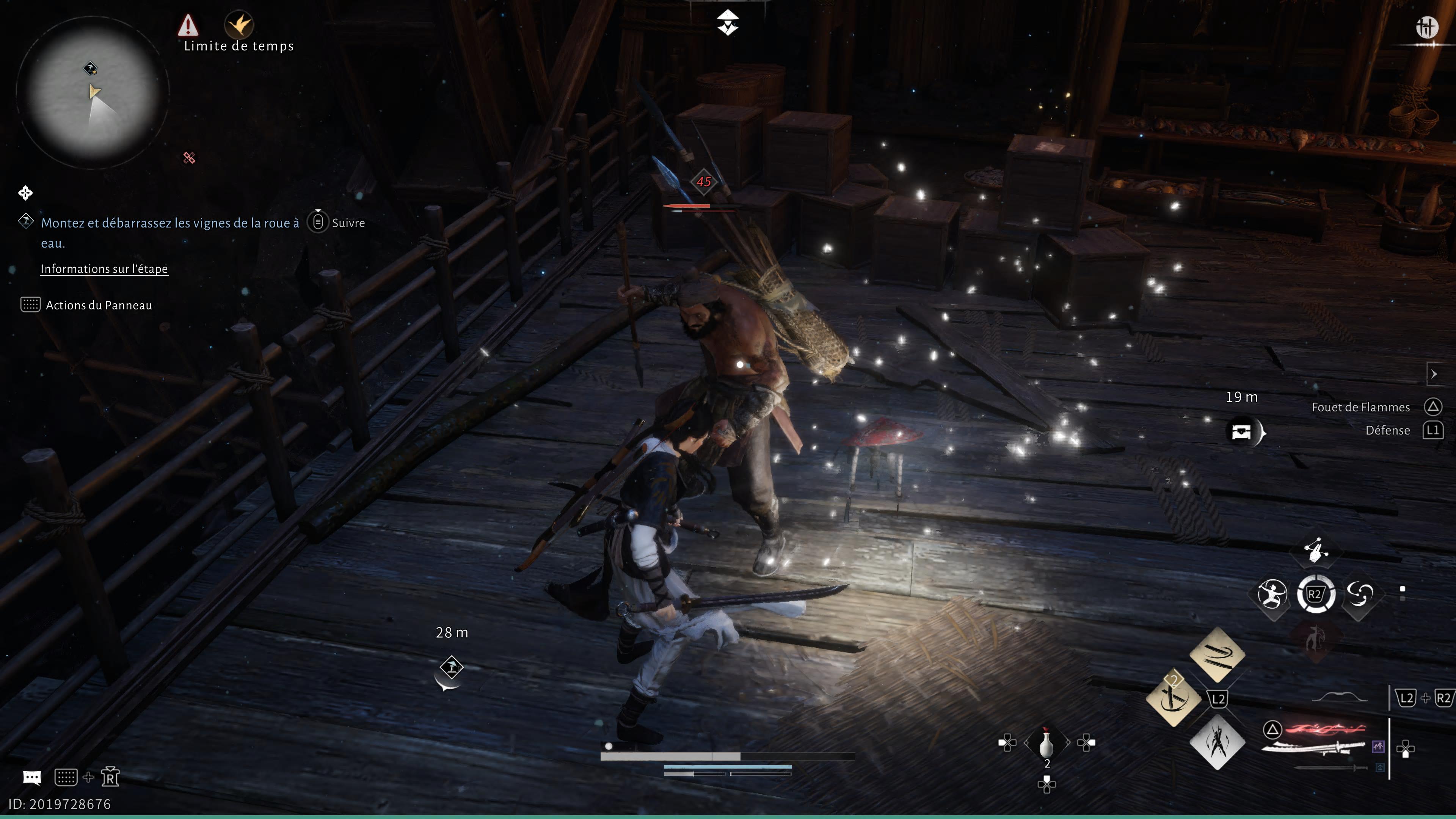Click the red warning triangle icon

pos(188,25)
